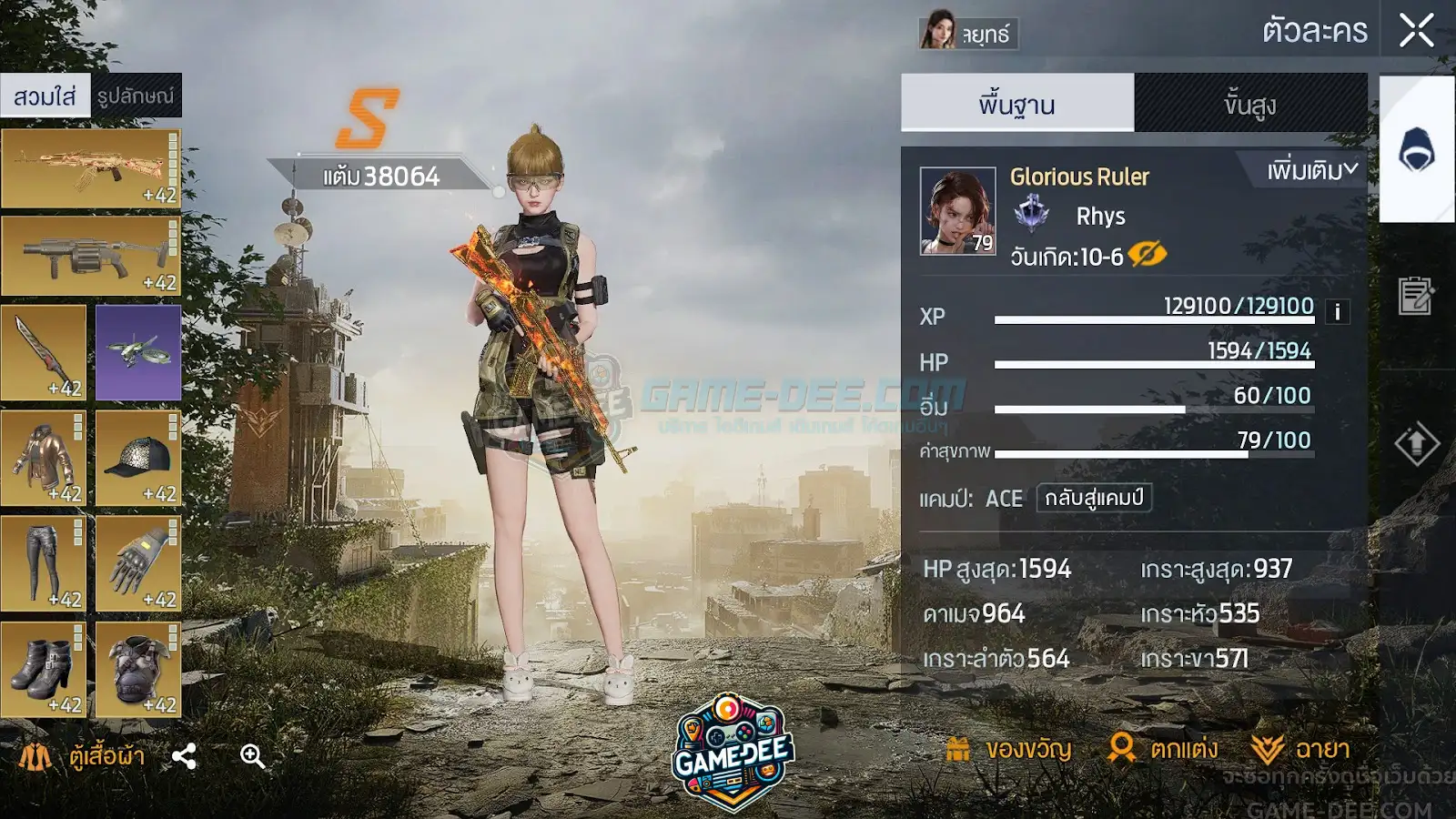Select the grenade launcher weapon slot
Viewport: 1456px width, 819px height.
(x=91, y=256)
